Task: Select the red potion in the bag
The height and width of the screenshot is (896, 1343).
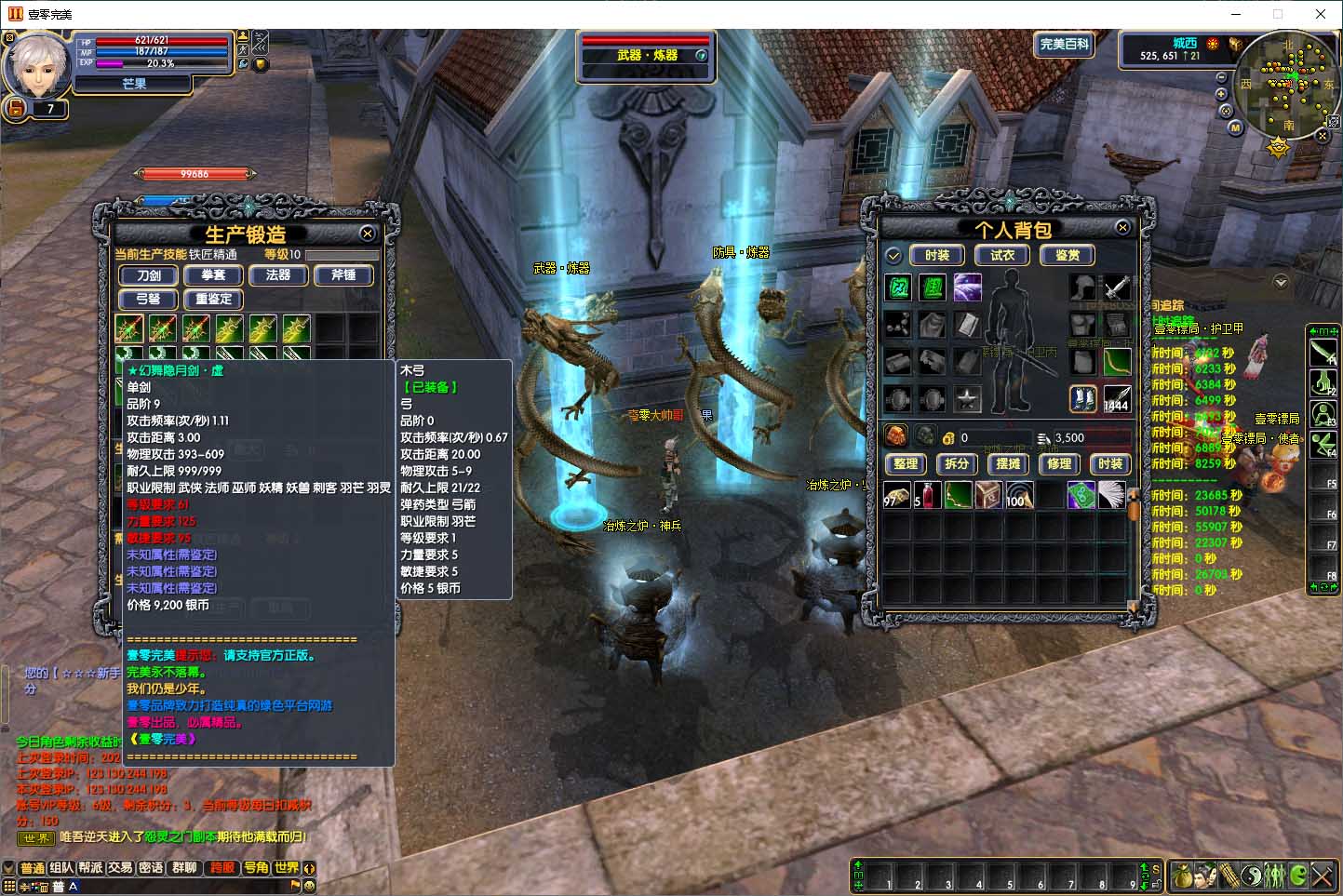Action: pyautogui.click(x=927, y=495)
